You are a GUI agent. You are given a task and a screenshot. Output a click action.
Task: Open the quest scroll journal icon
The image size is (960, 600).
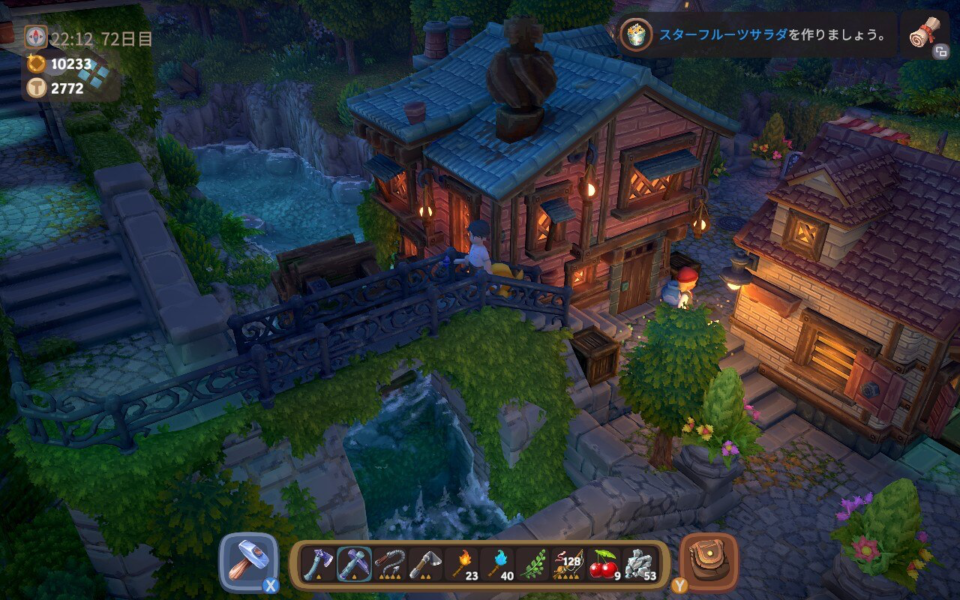(x=925, y=35)
